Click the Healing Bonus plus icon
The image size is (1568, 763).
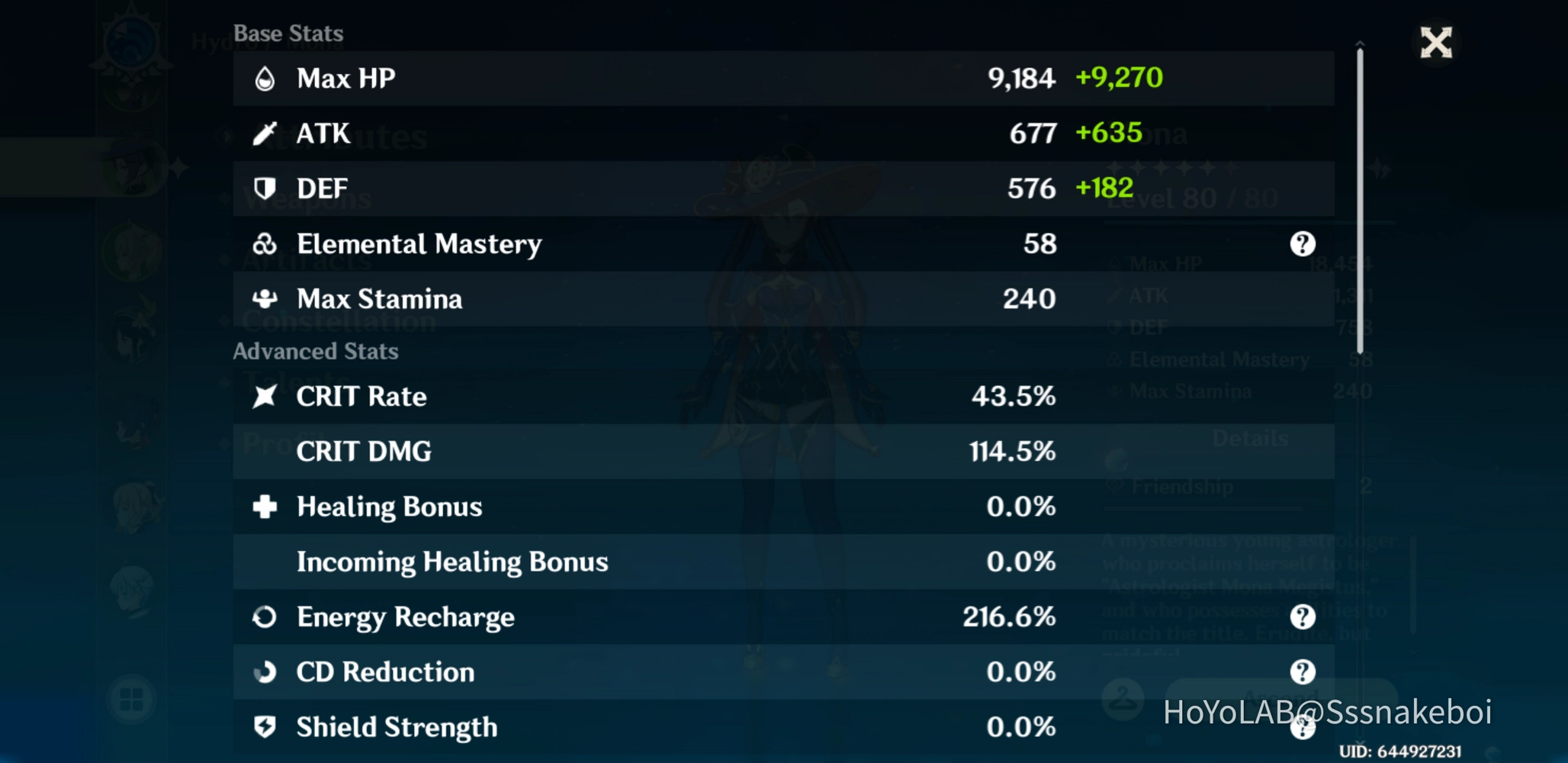(265, 506)
